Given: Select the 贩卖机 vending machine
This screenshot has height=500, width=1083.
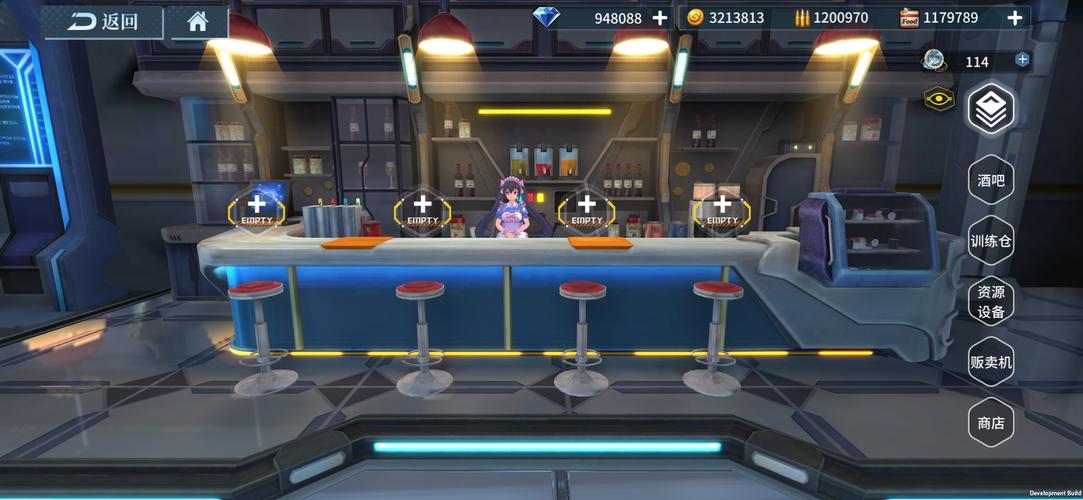Looking at the screenshot, I should tap(991, 361).
